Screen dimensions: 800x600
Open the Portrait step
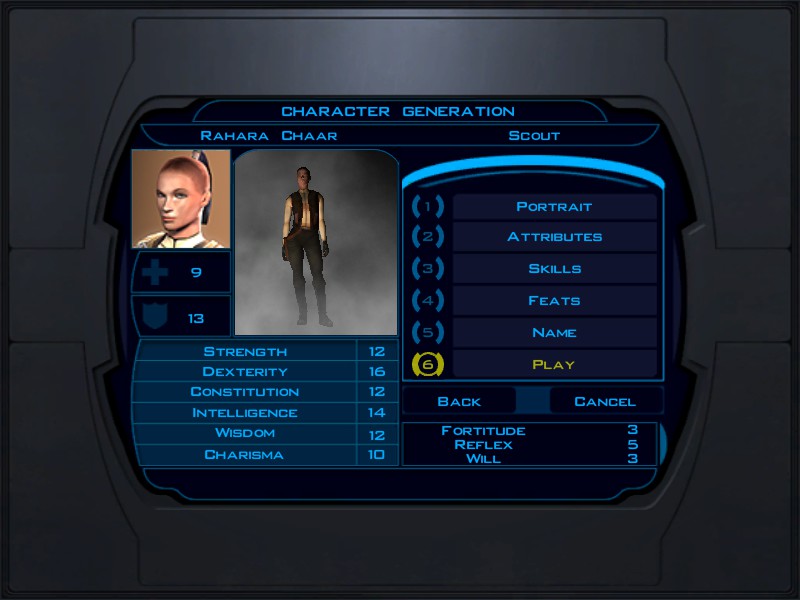554,207
